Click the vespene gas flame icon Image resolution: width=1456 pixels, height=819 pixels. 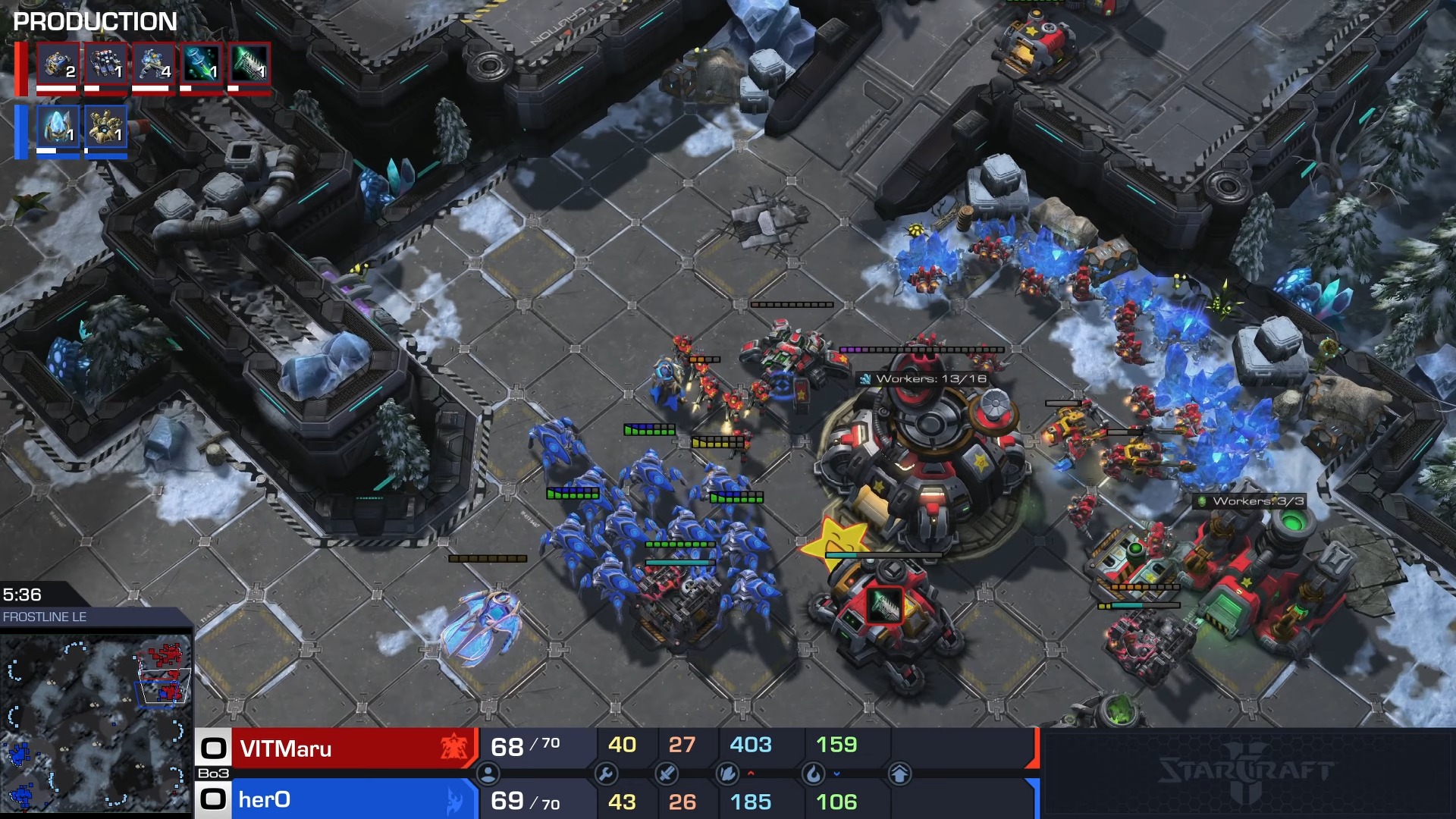click(813, 773)
